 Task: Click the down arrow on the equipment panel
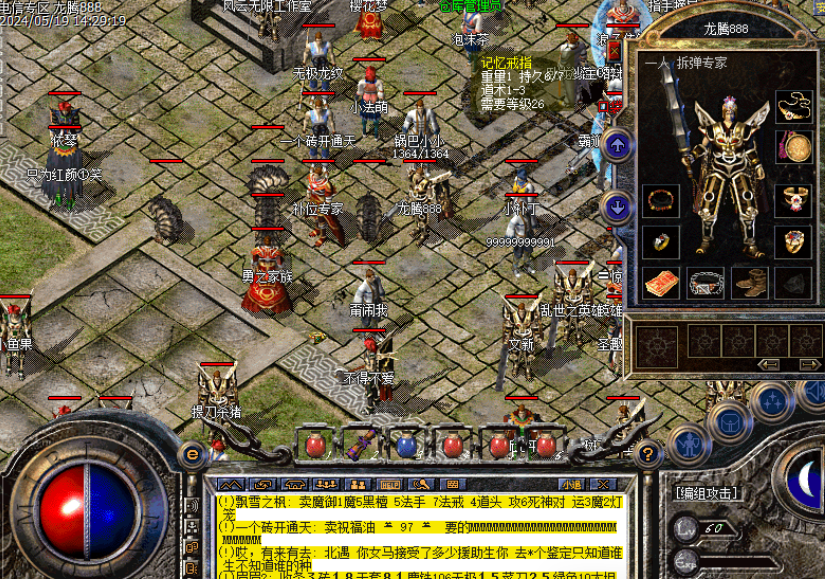click(618, 207)
